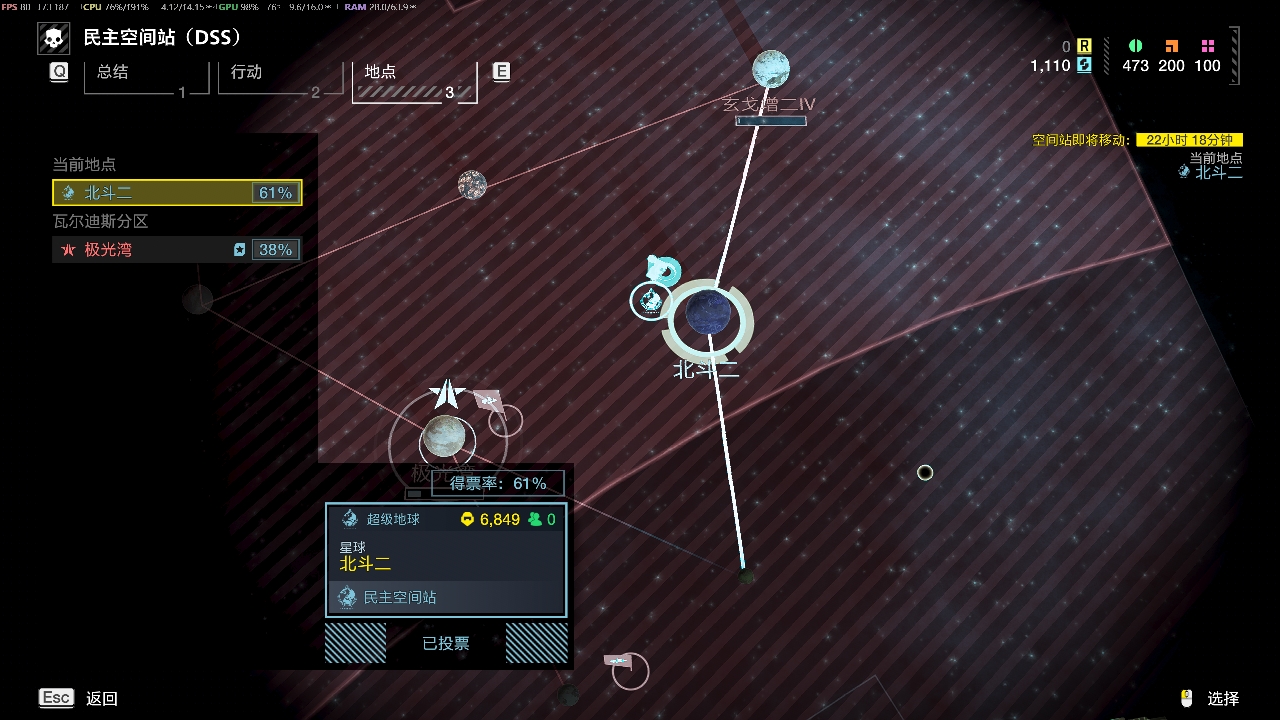Screen dimensions: 1280x720
Task: Pick the 玄戈增二IV planet marker
Action: pos(771,69)
